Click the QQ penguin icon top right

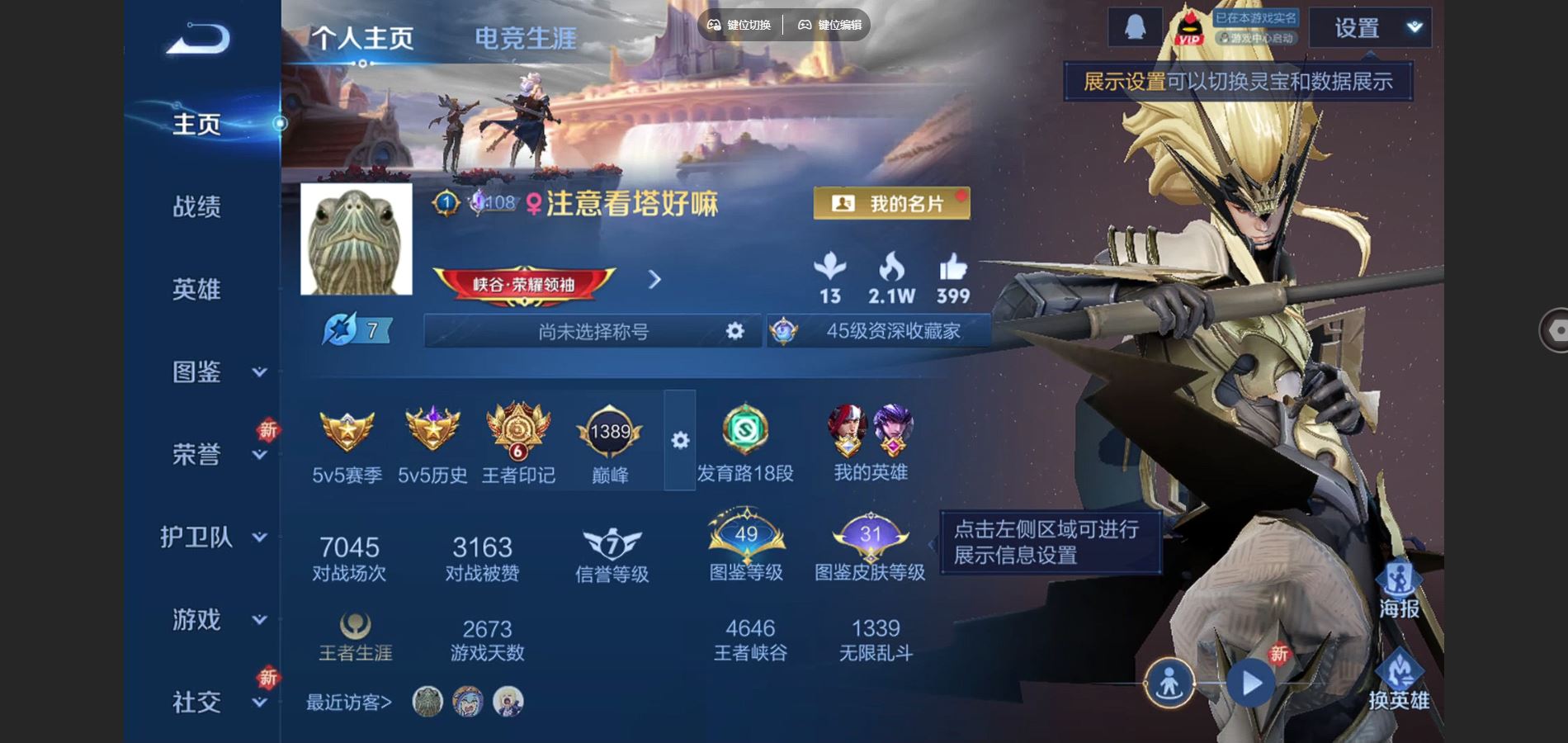tap(1134, 26)
